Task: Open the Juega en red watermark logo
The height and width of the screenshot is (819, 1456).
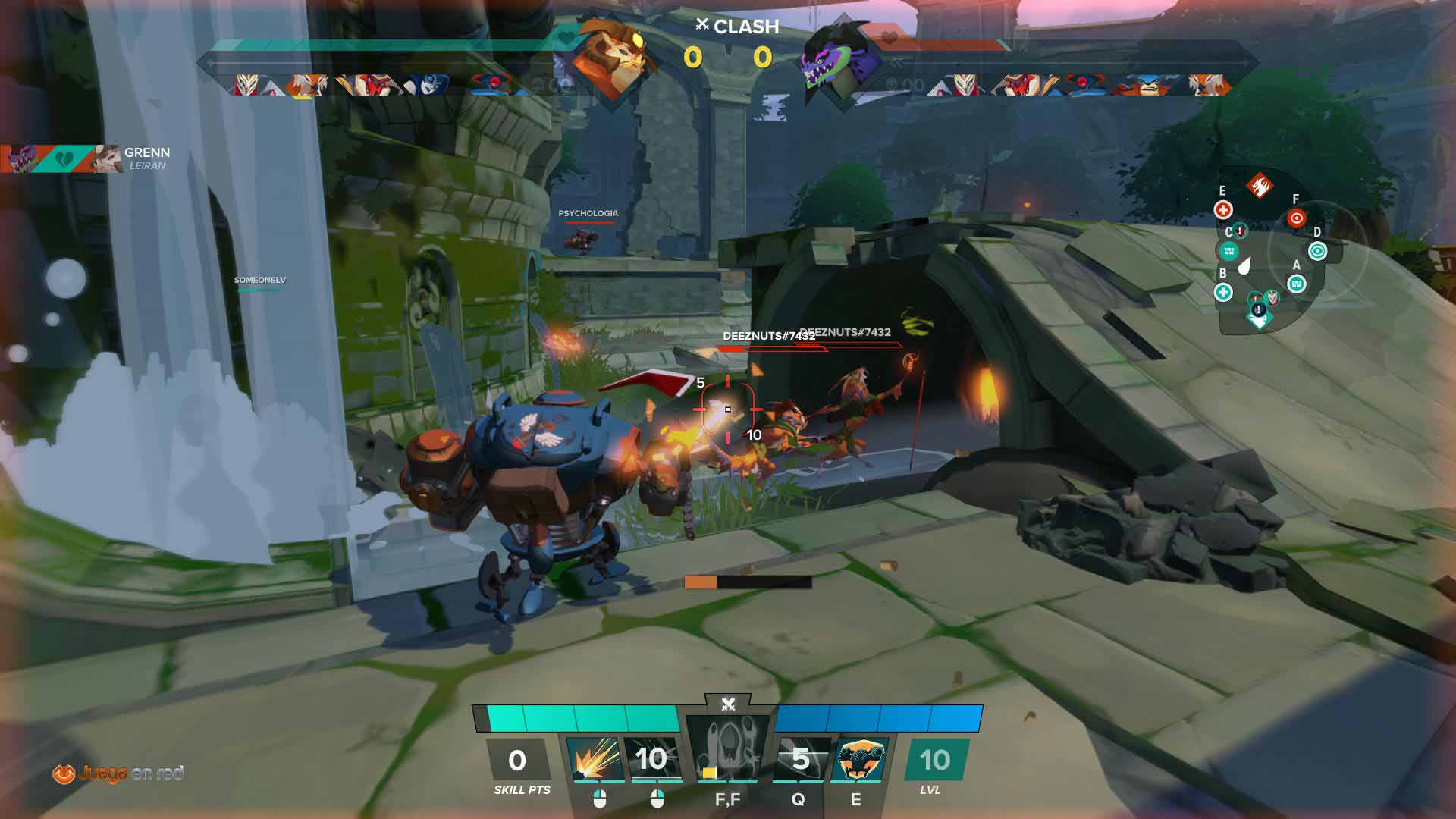Action: (x=118, y=773)
